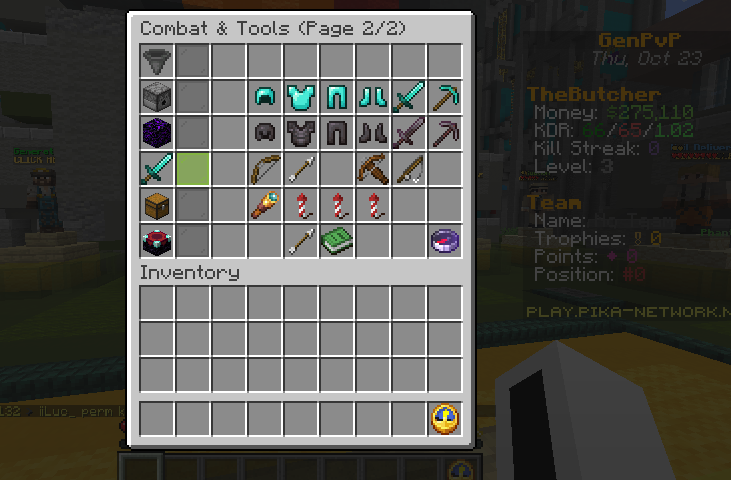Select the diamond pickaxe

[445, 97]
